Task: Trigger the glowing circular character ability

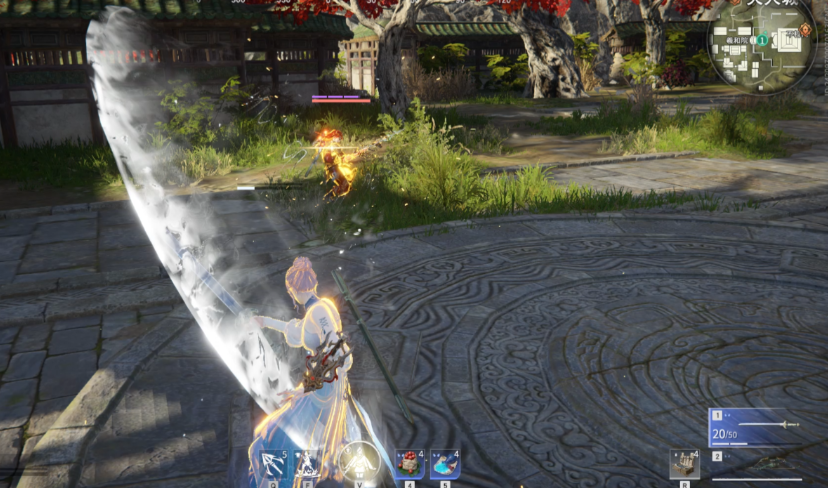Action: tap(358, 462)
